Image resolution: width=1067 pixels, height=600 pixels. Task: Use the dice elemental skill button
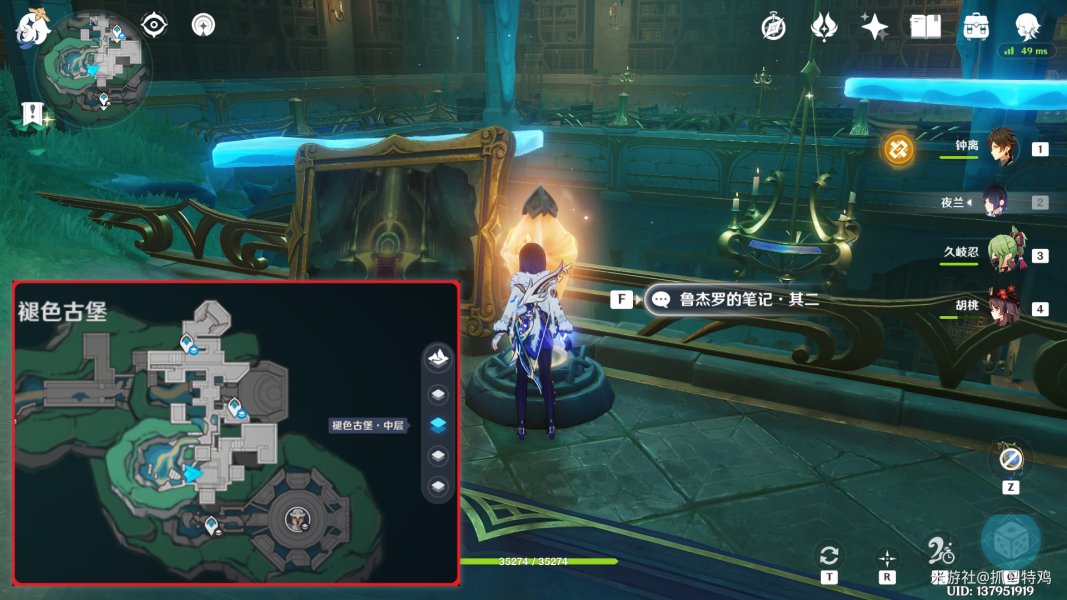click(1011, 540)
